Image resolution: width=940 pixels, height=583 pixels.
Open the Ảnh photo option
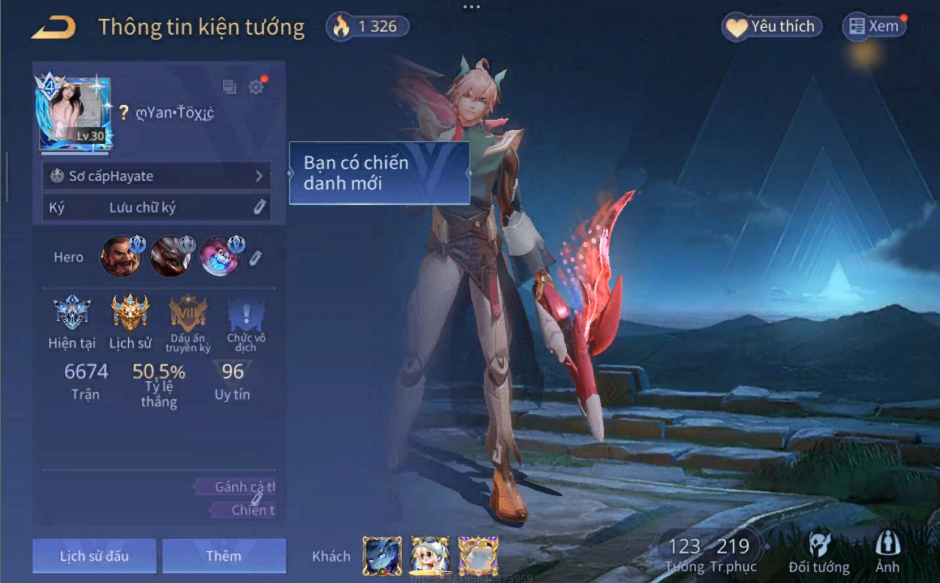887,552
